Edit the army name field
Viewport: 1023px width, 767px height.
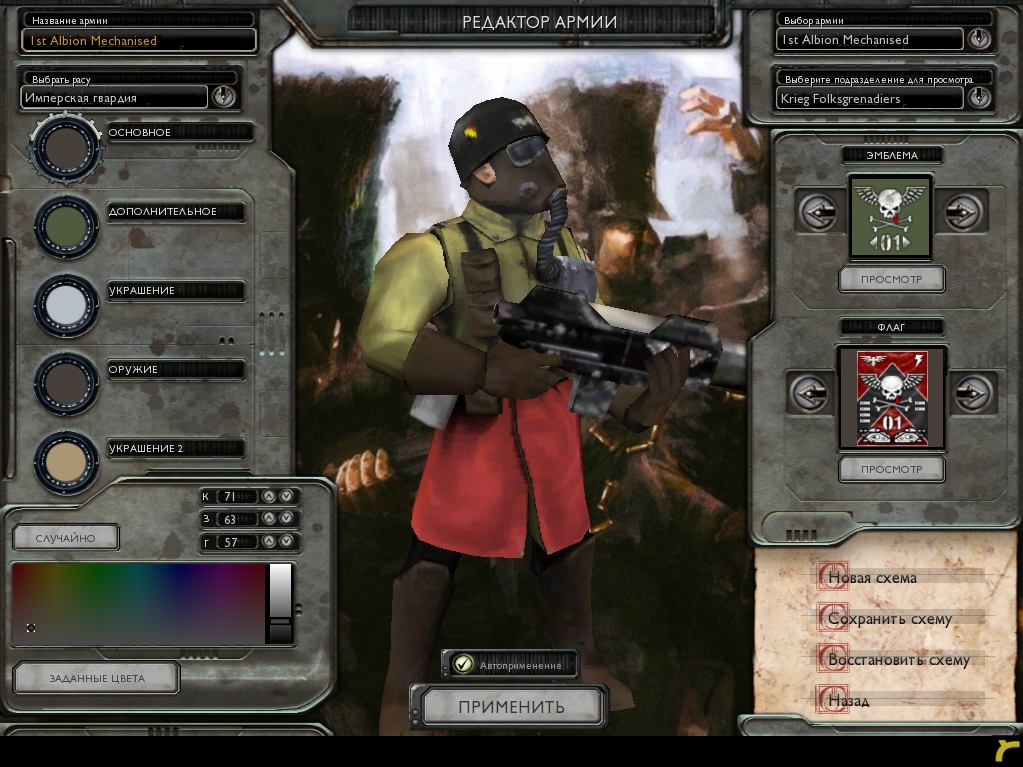pos(139,41)
